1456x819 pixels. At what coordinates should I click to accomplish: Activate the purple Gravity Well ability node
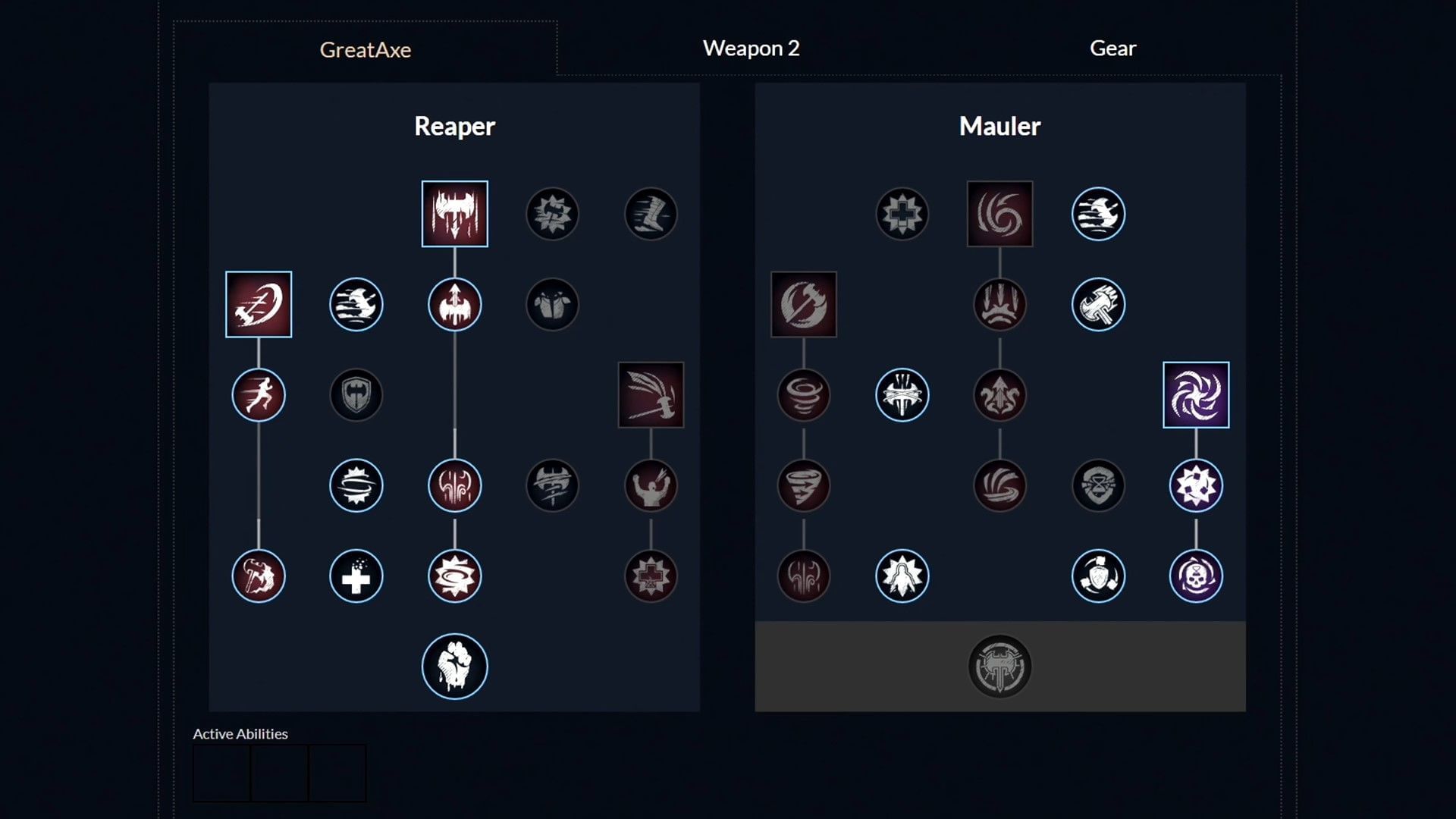click(1196, 394)
